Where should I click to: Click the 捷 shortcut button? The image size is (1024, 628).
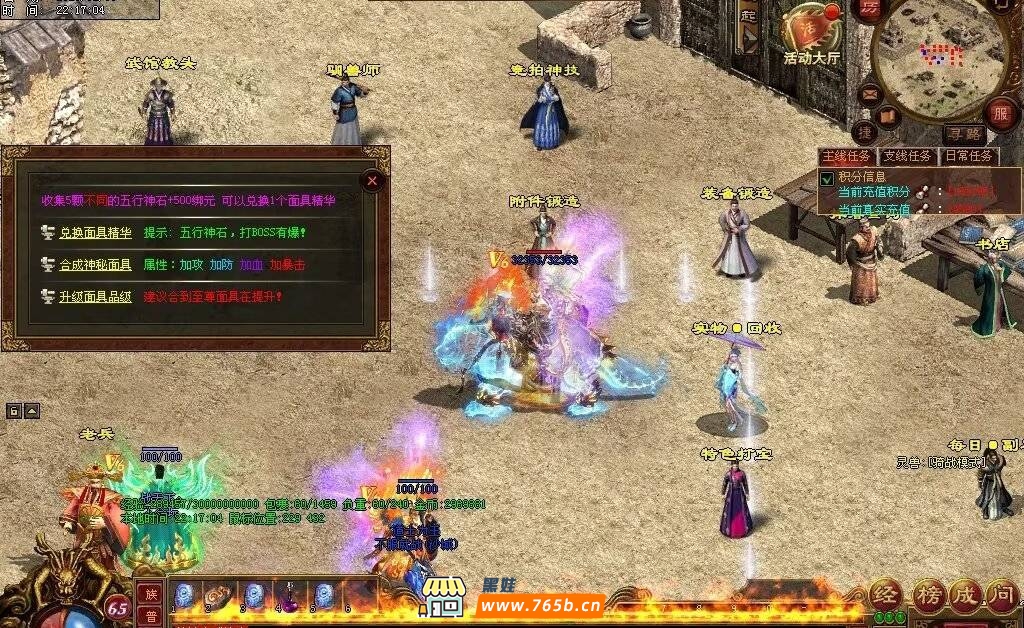click(x=865, y=131)
